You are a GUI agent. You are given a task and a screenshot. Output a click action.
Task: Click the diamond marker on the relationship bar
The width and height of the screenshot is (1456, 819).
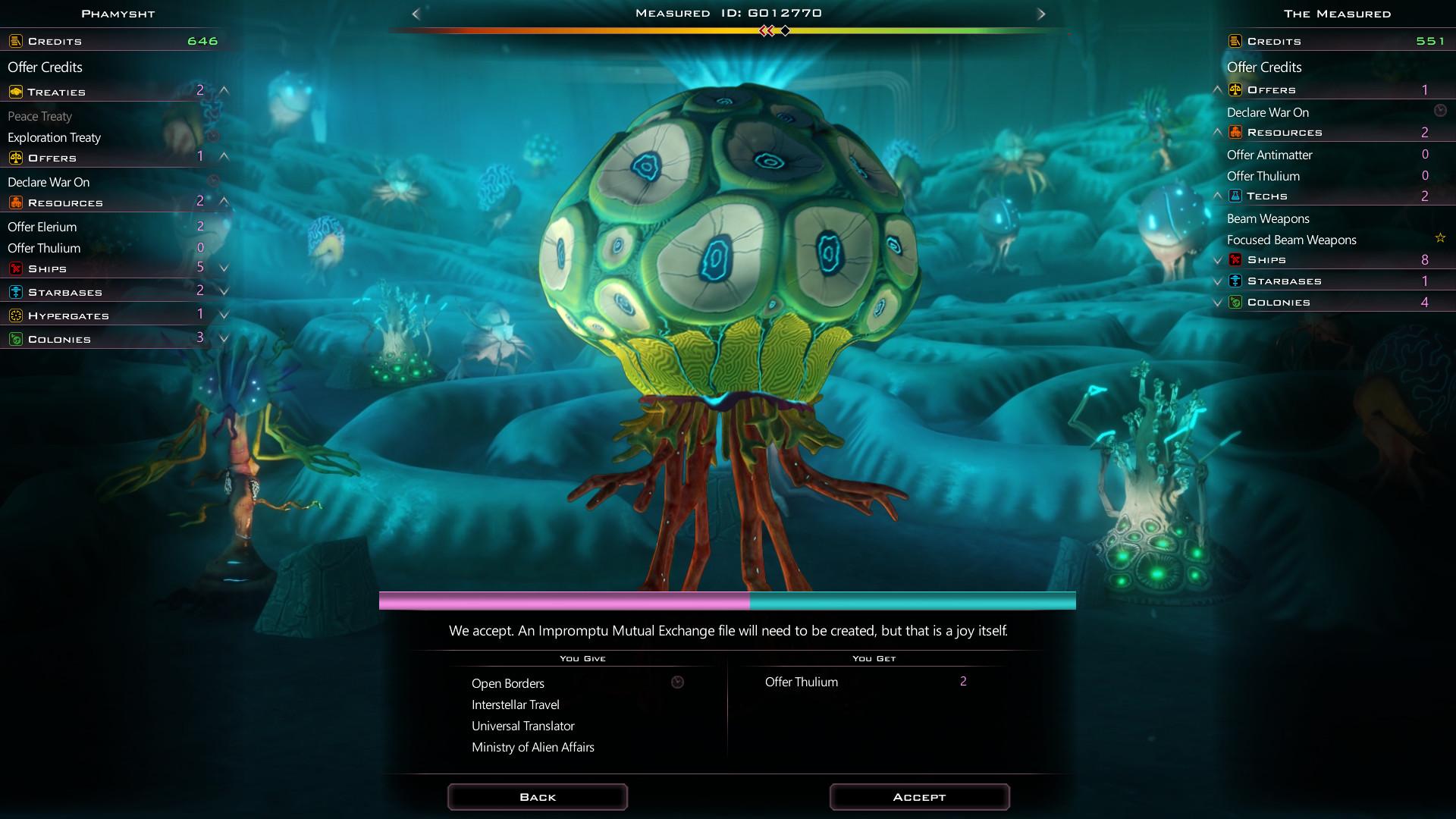[x=785, y=31]
